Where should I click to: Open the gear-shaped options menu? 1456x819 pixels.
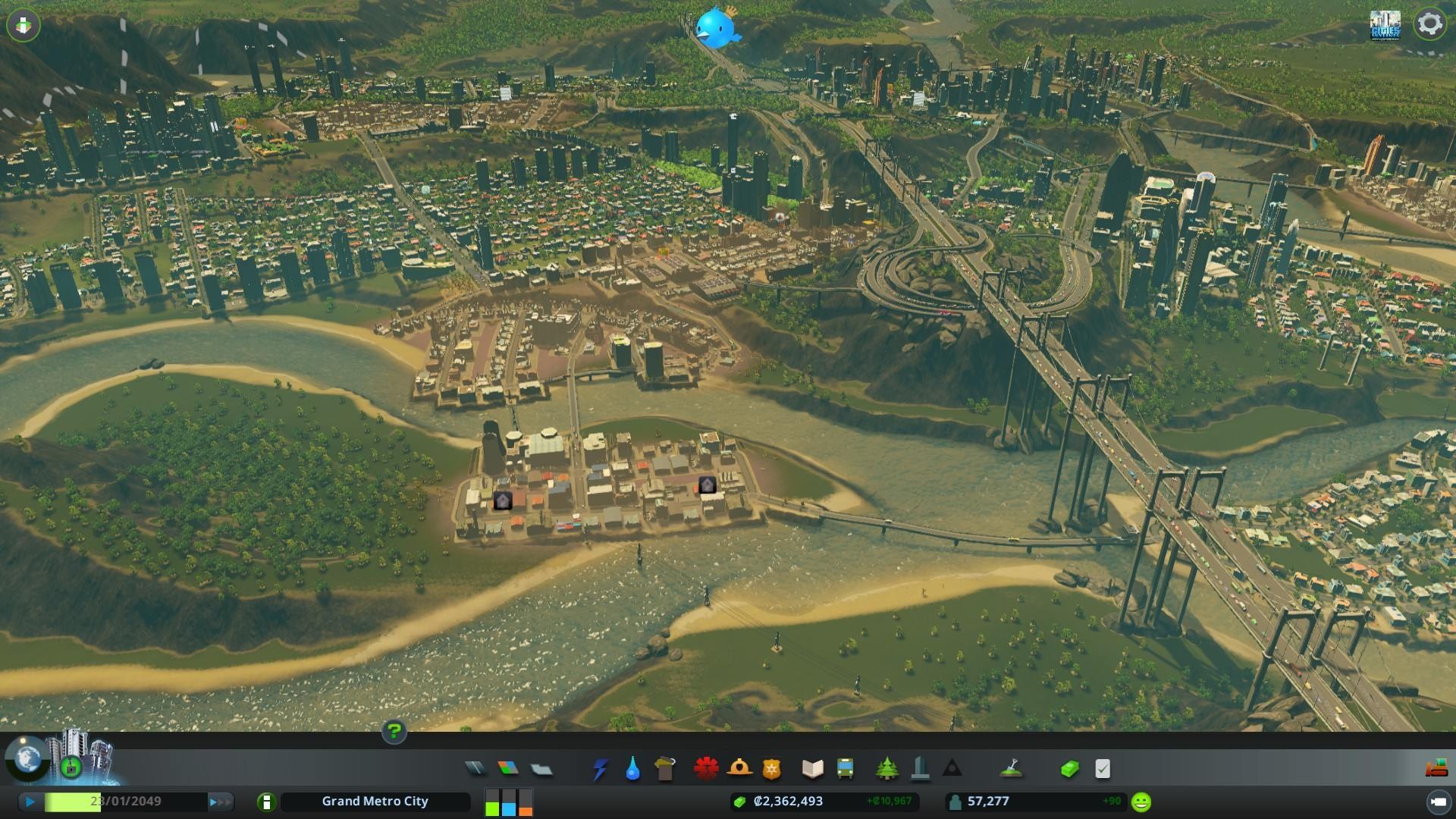1429,24
